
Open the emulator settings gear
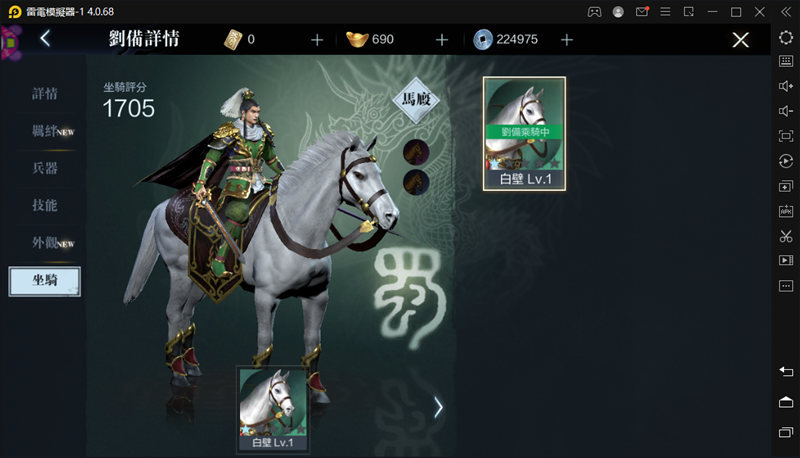(785, 37)
